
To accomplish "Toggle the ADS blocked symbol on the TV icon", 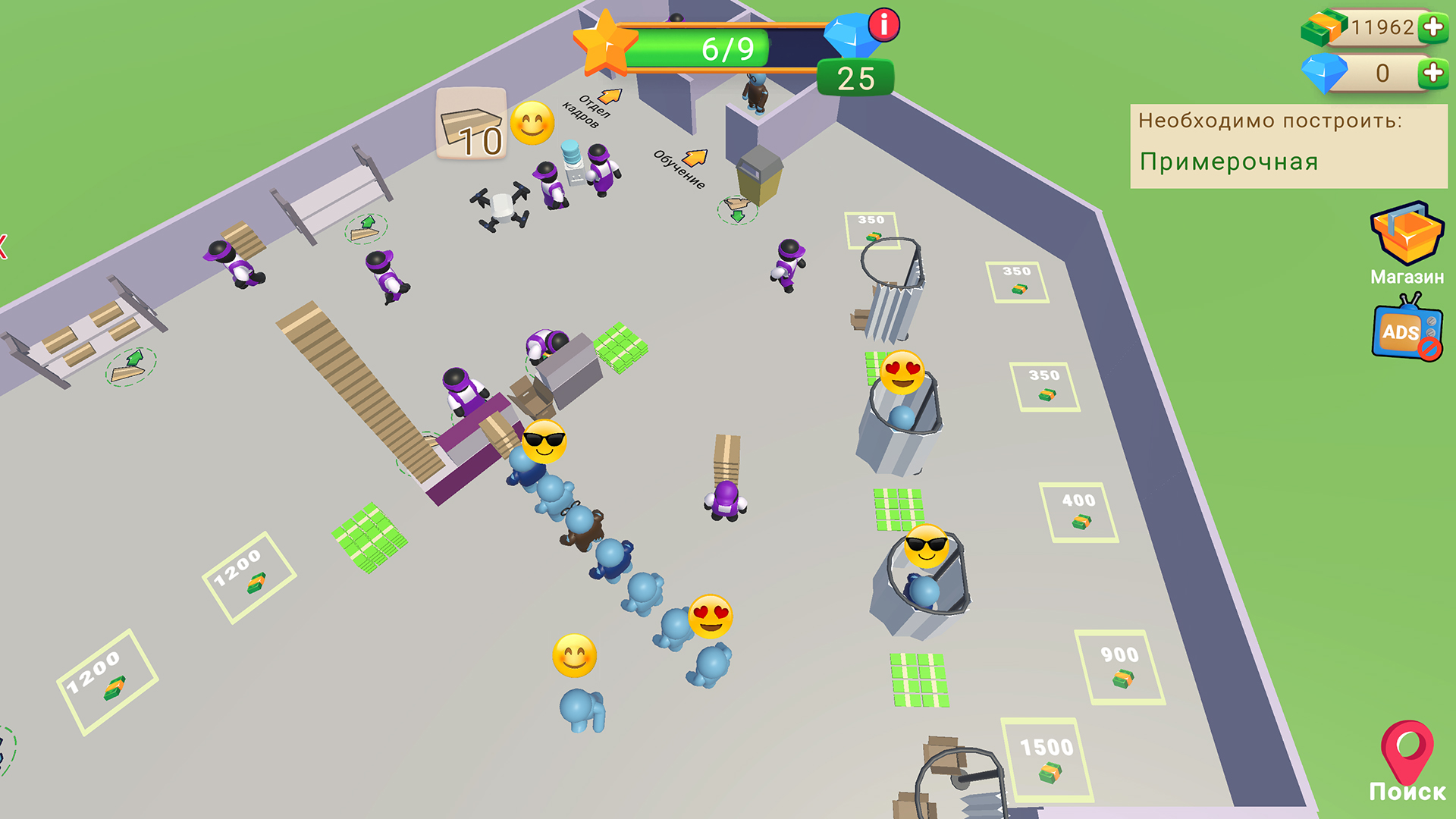I will pyautogui.click(x=1430, y=350).
